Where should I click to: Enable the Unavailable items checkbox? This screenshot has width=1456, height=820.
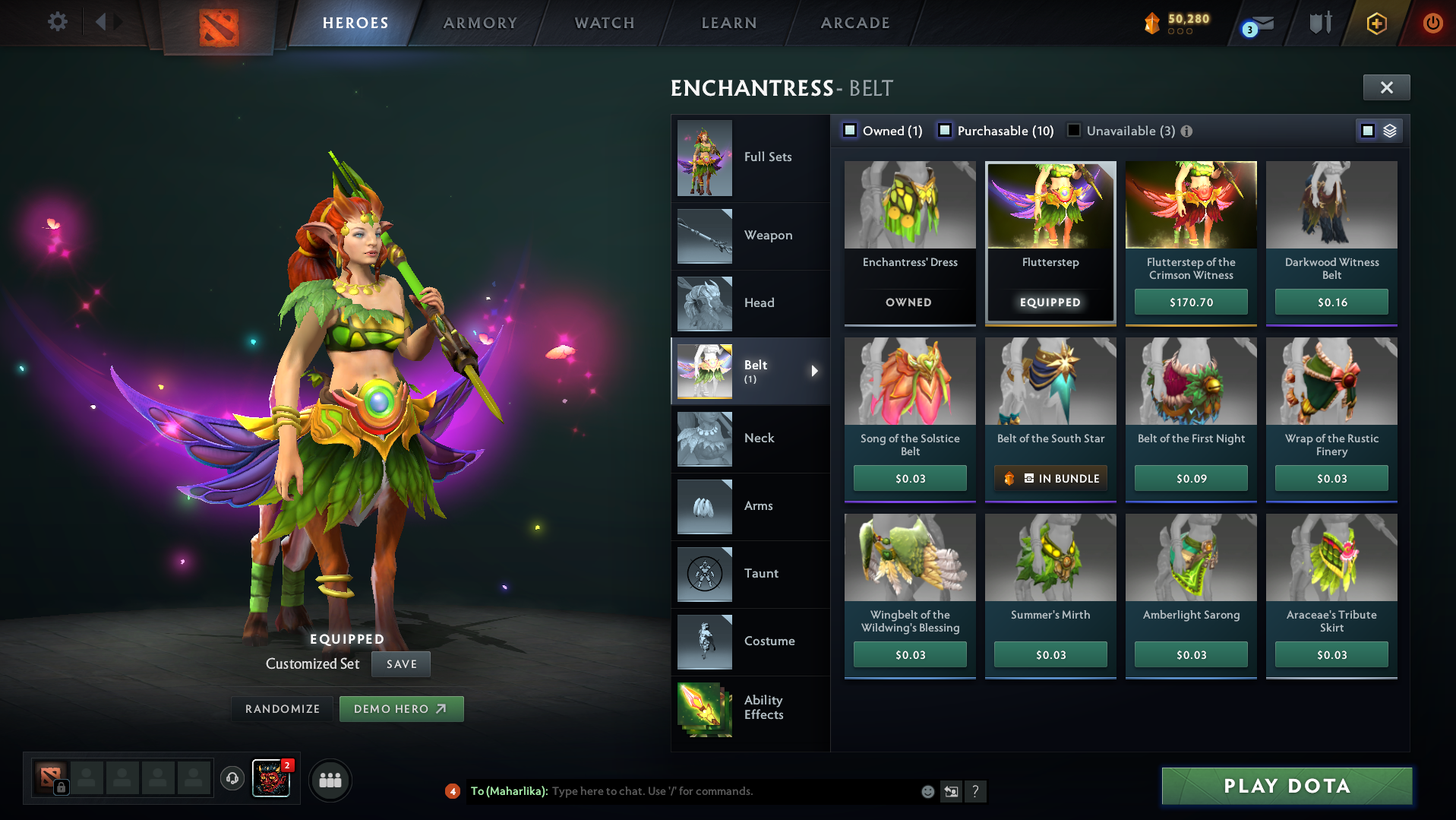pos(1073,130)
